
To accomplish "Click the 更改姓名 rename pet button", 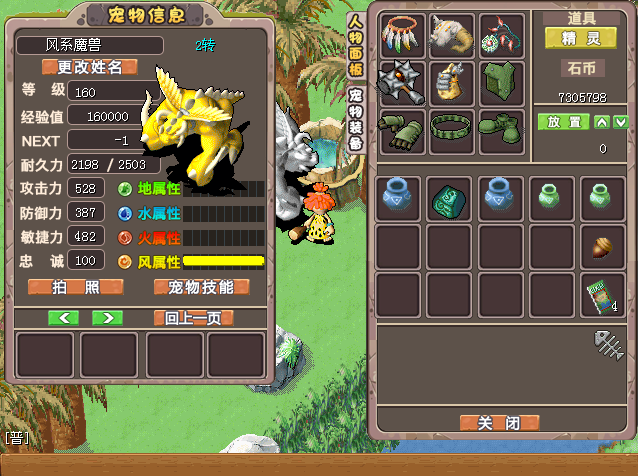I will (89, 67).
